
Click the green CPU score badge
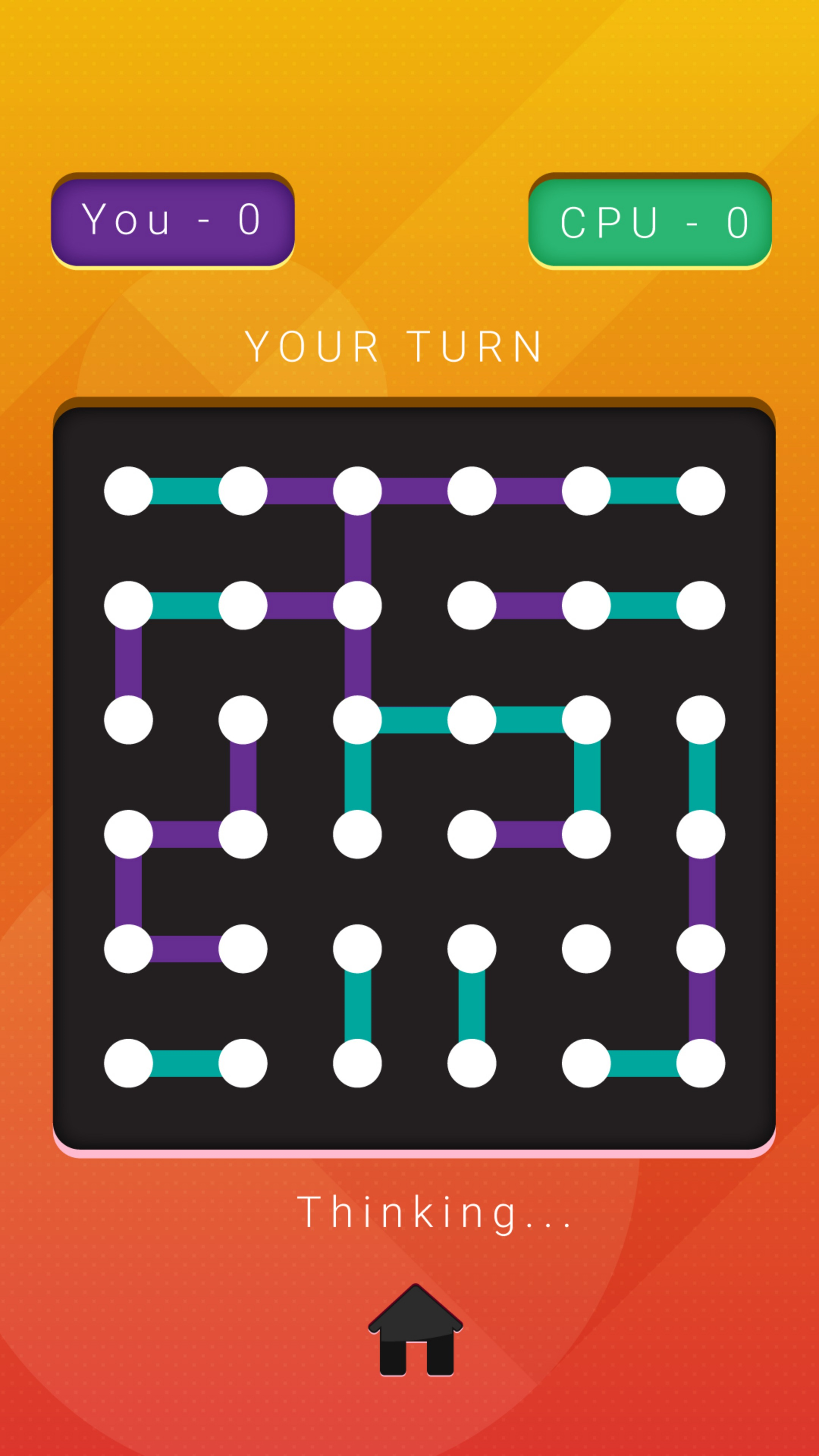[x=651, y=220]
